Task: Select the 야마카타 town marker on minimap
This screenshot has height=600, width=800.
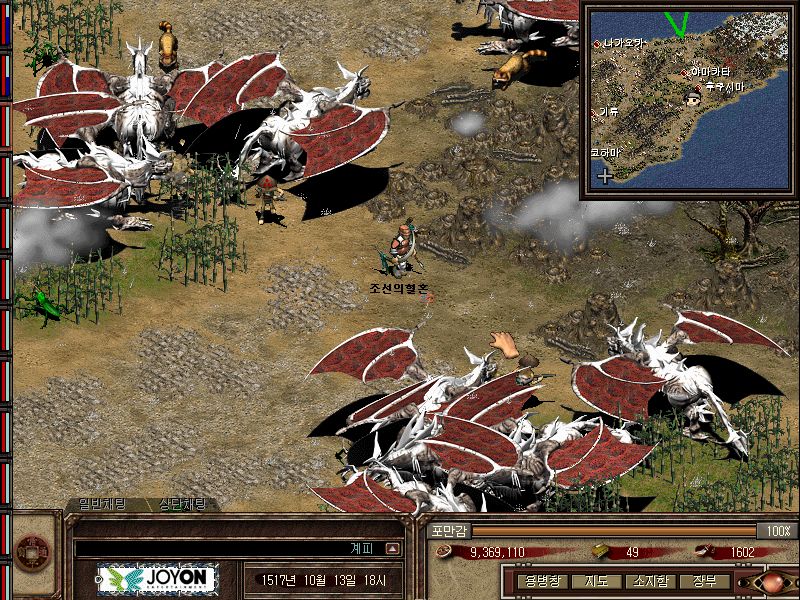Action: point(685,72)
